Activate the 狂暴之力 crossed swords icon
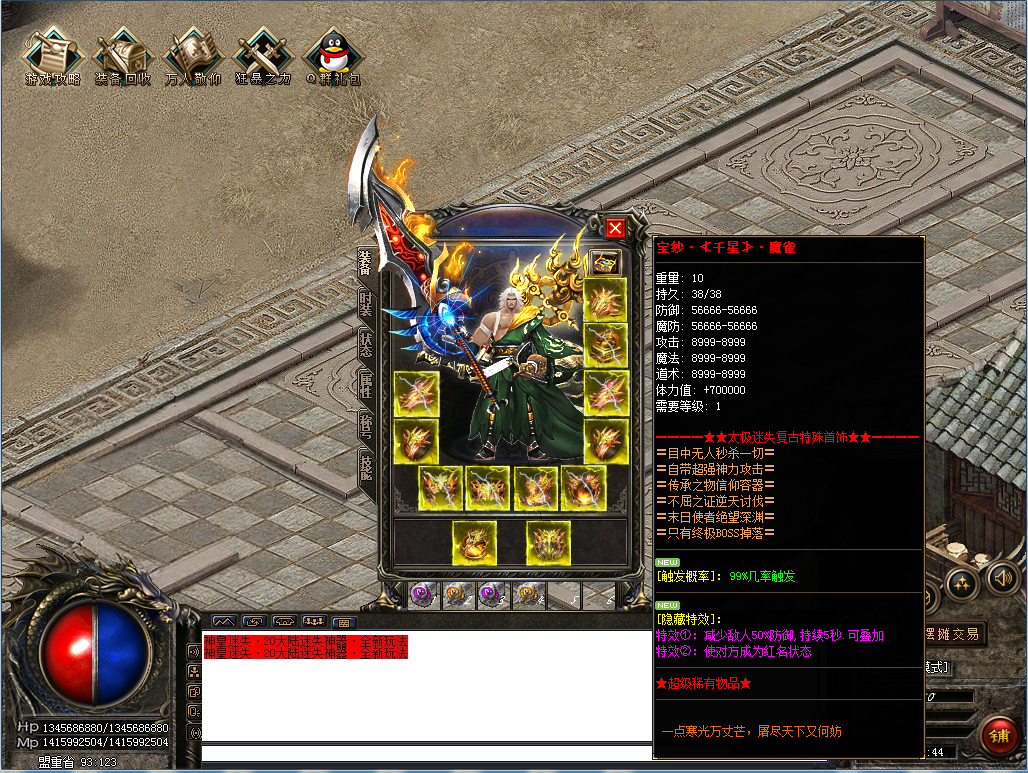The image size is (1028, 773). tap(263, 56)
